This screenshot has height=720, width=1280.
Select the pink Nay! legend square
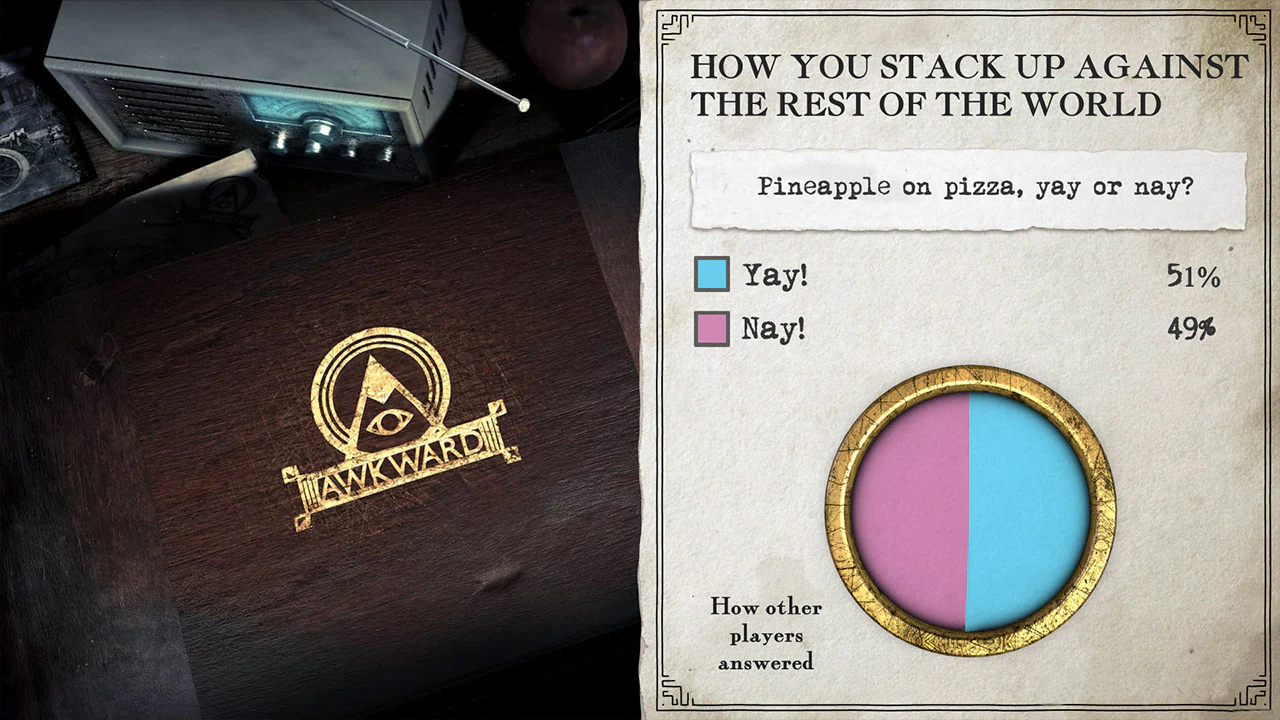pyautogui.click(x=713, y=327)
